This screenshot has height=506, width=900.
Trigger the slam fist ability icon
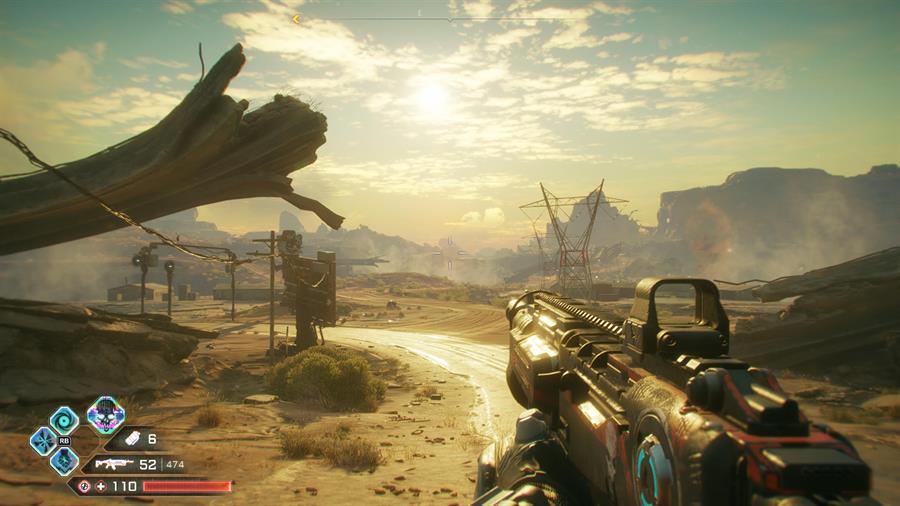(64, 461)
